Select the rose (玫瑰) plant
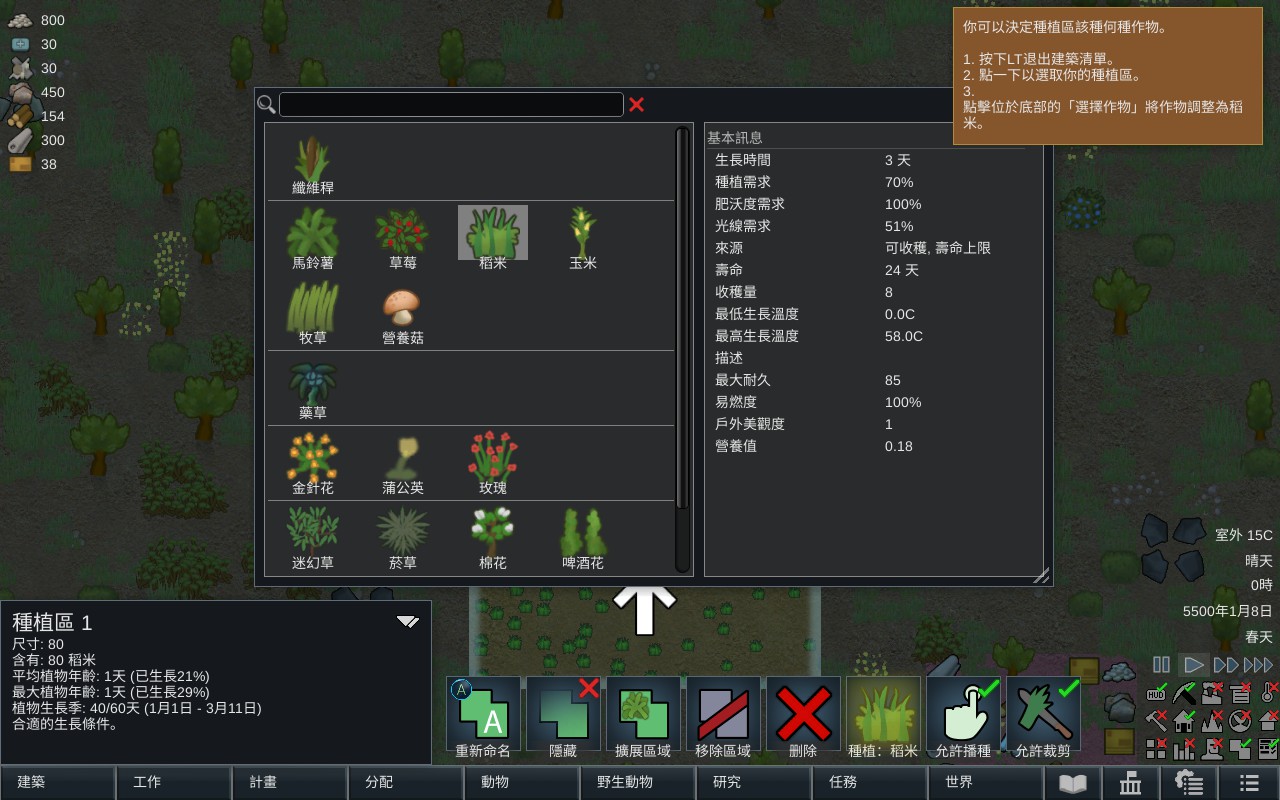This screenshot has width=1280, height=800. (493, 463)
